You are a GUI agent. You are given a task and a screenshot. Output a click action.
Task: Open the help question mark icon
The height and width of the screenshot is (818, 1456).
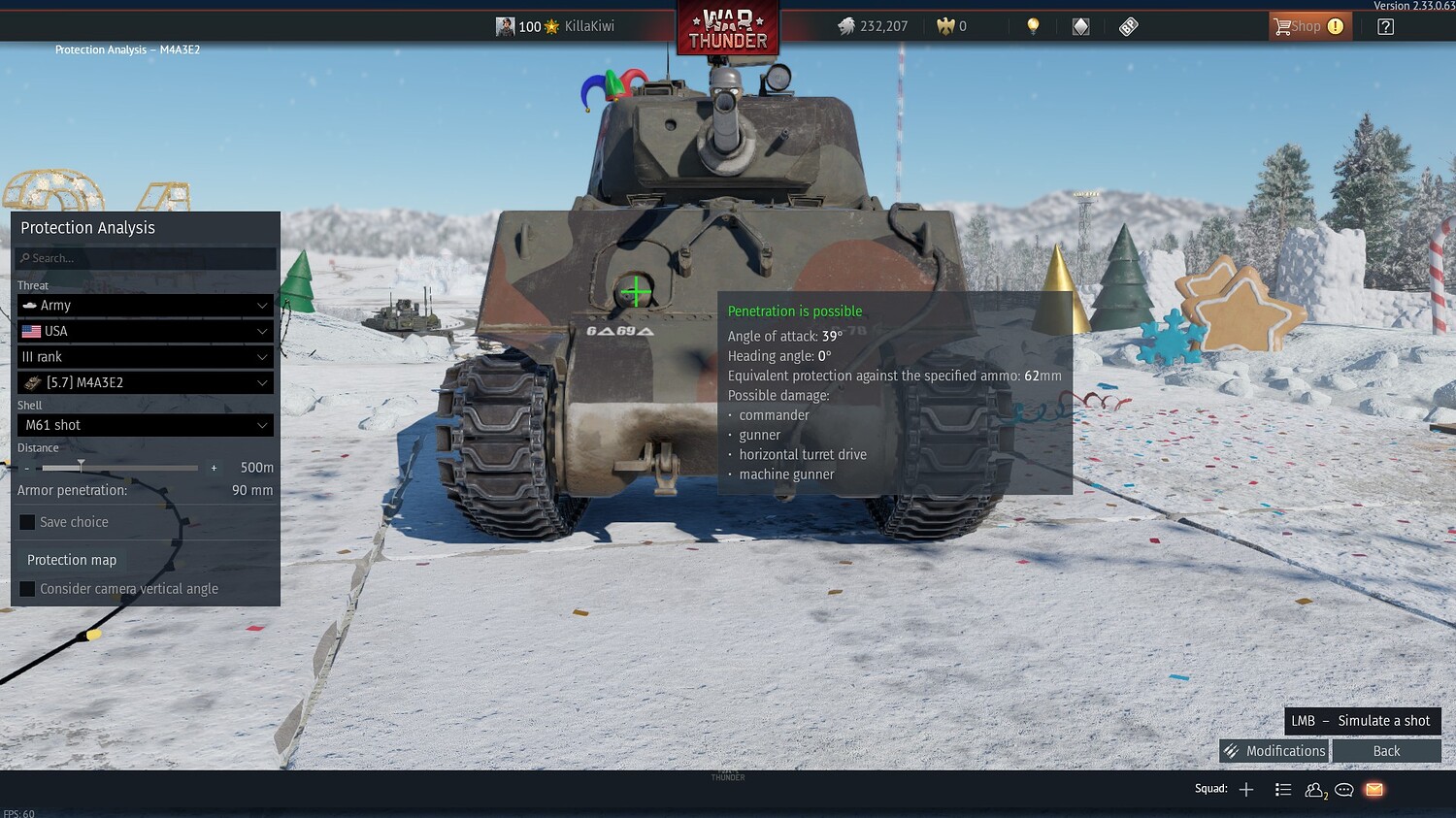1387,26
